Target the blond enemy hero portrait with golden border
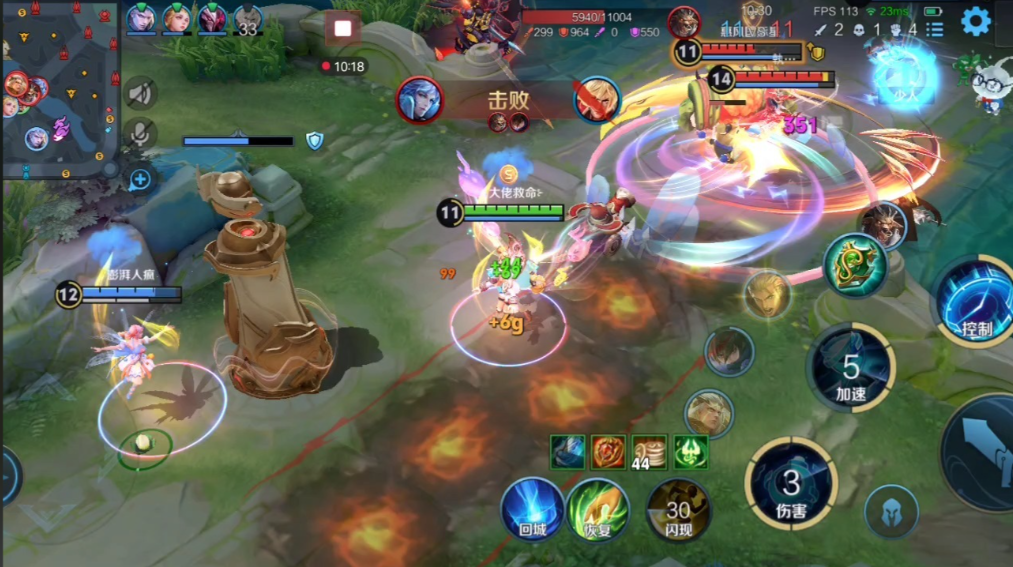The height and width of the screenshot is (567, 1013). (767, 295)
